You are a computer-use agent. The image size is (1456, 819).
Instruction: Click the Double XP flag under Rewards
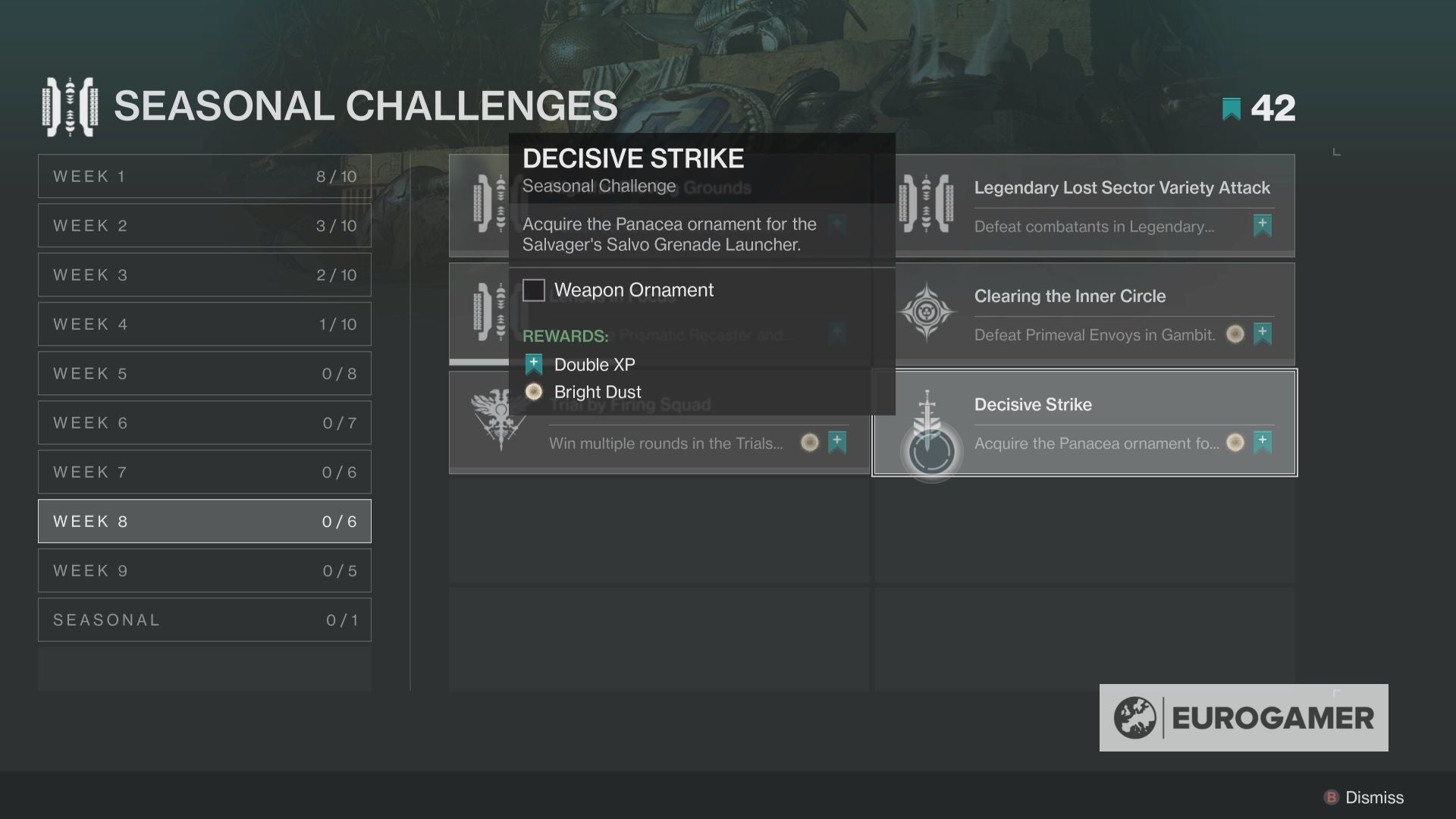tap(533, 364)
